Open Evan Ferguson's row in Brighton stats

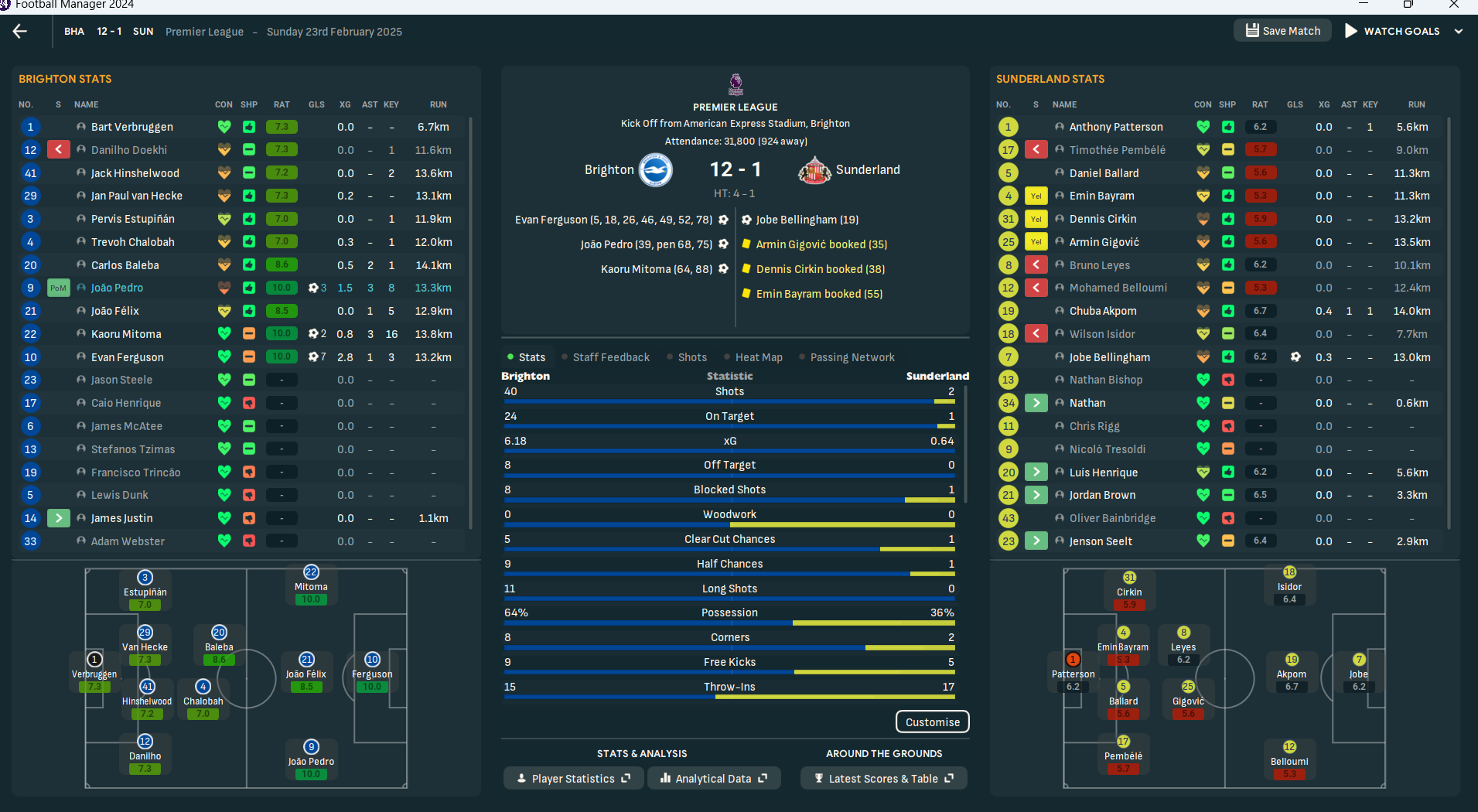(127, 357)
